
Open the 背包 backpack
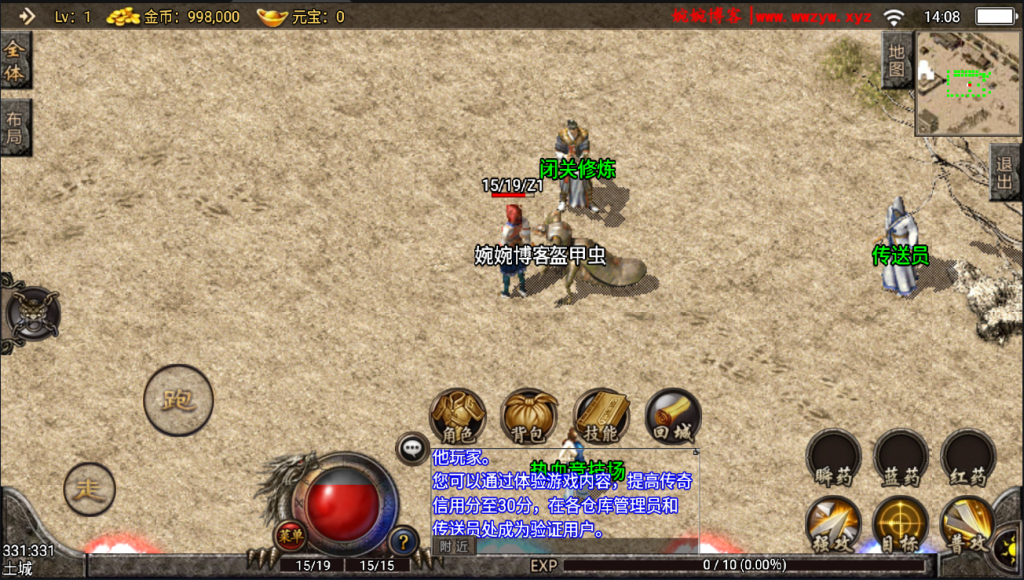click(x=529, y=416)
